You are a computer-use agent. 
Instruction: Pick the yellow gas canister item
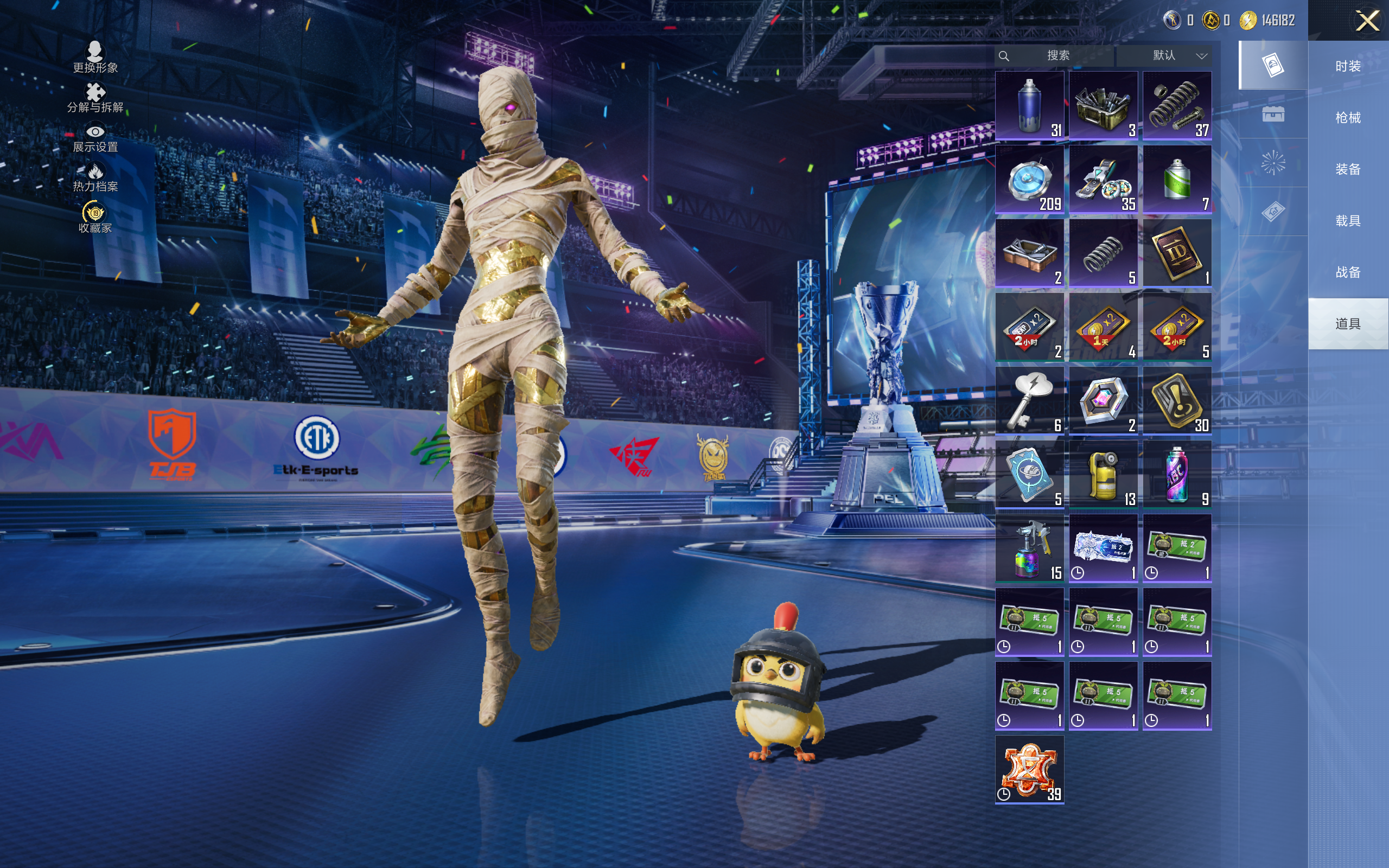click(x=1103, y=475)
